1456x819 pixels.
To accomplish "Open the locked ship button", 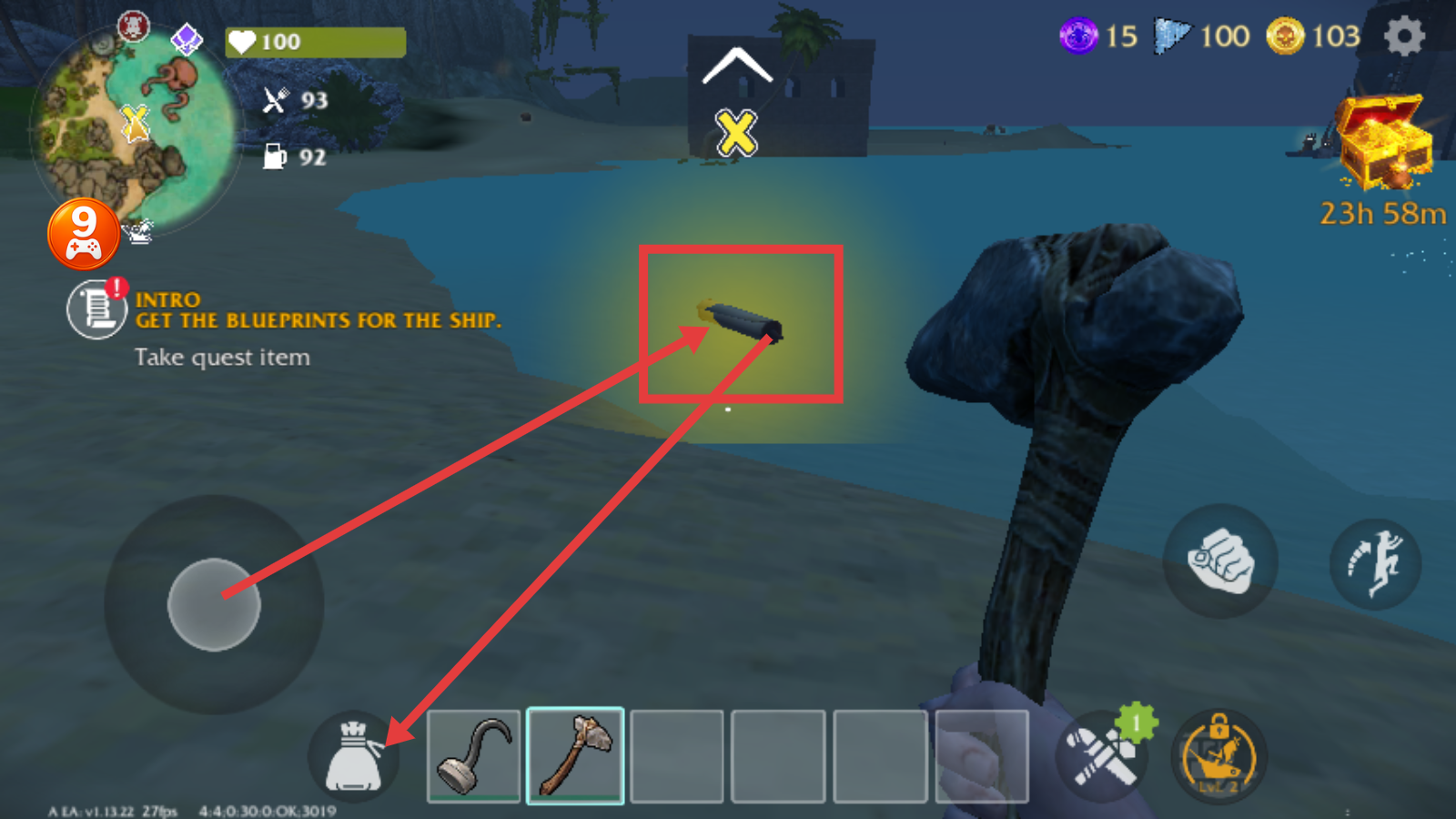I will 1218,756.
